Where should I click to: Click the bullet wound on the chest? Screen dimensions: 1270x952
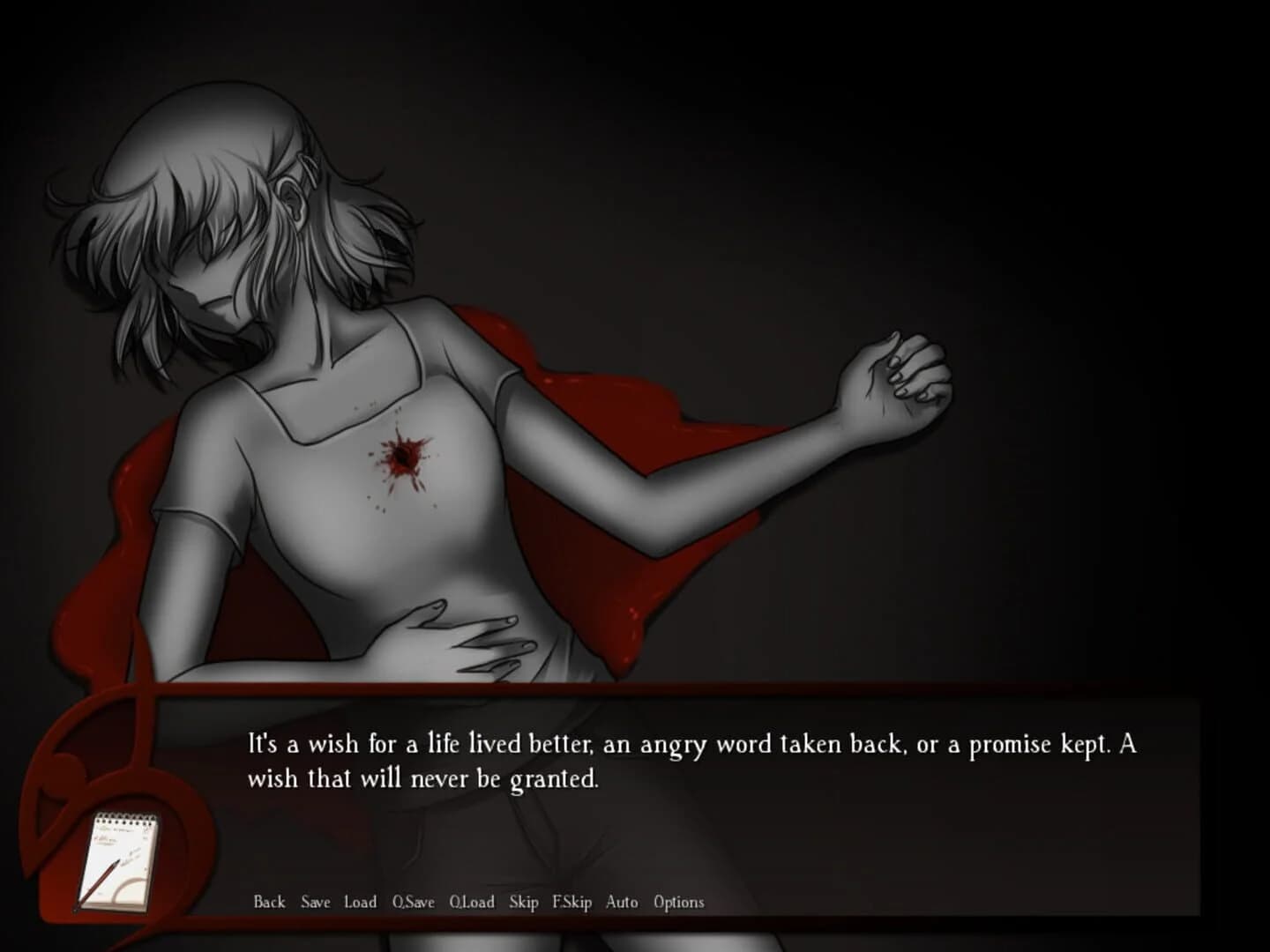404,457
